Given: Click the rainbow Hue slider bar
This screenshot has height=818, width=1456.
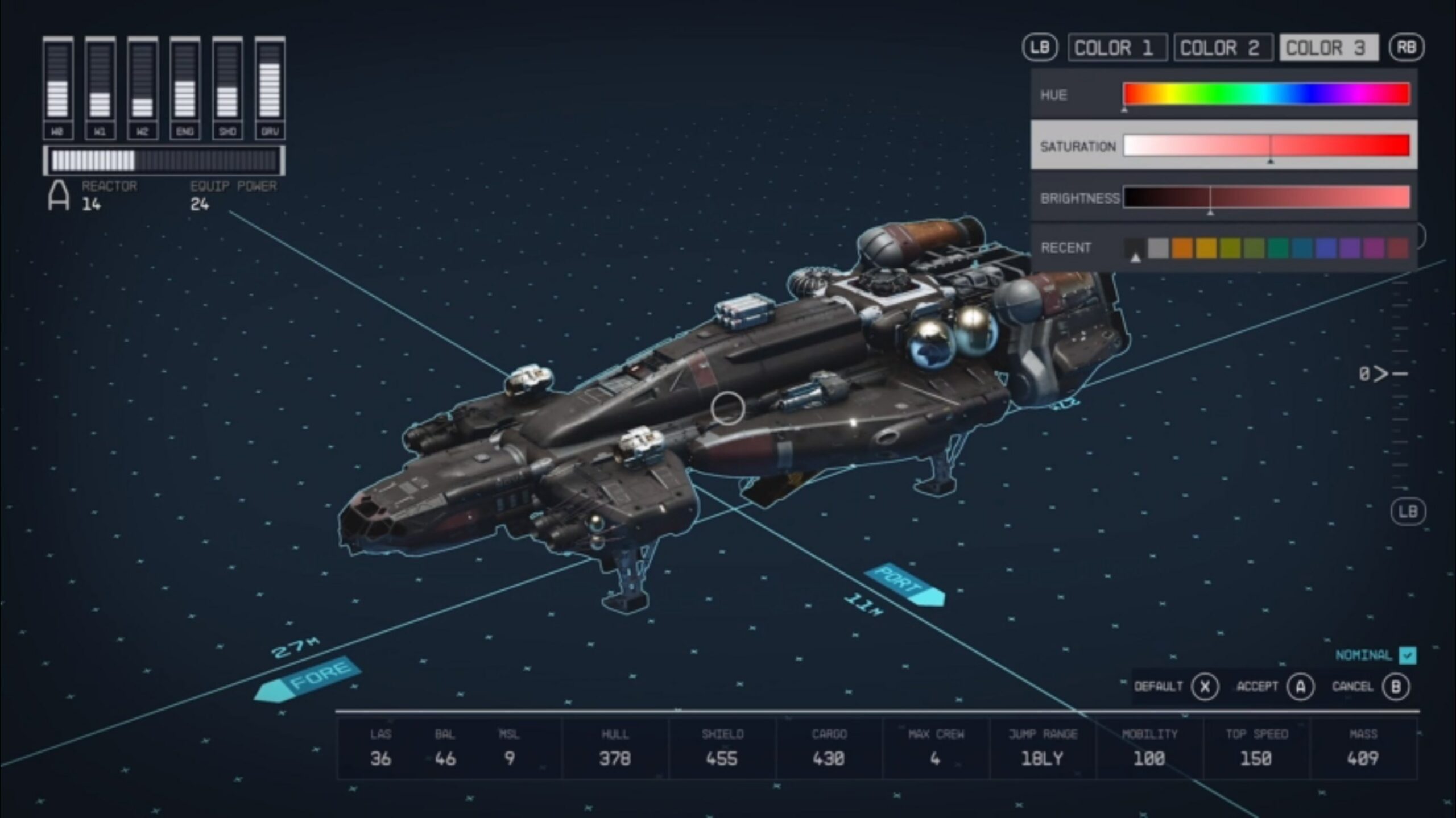Looking at the screenshot, I should pos(1266,94).
